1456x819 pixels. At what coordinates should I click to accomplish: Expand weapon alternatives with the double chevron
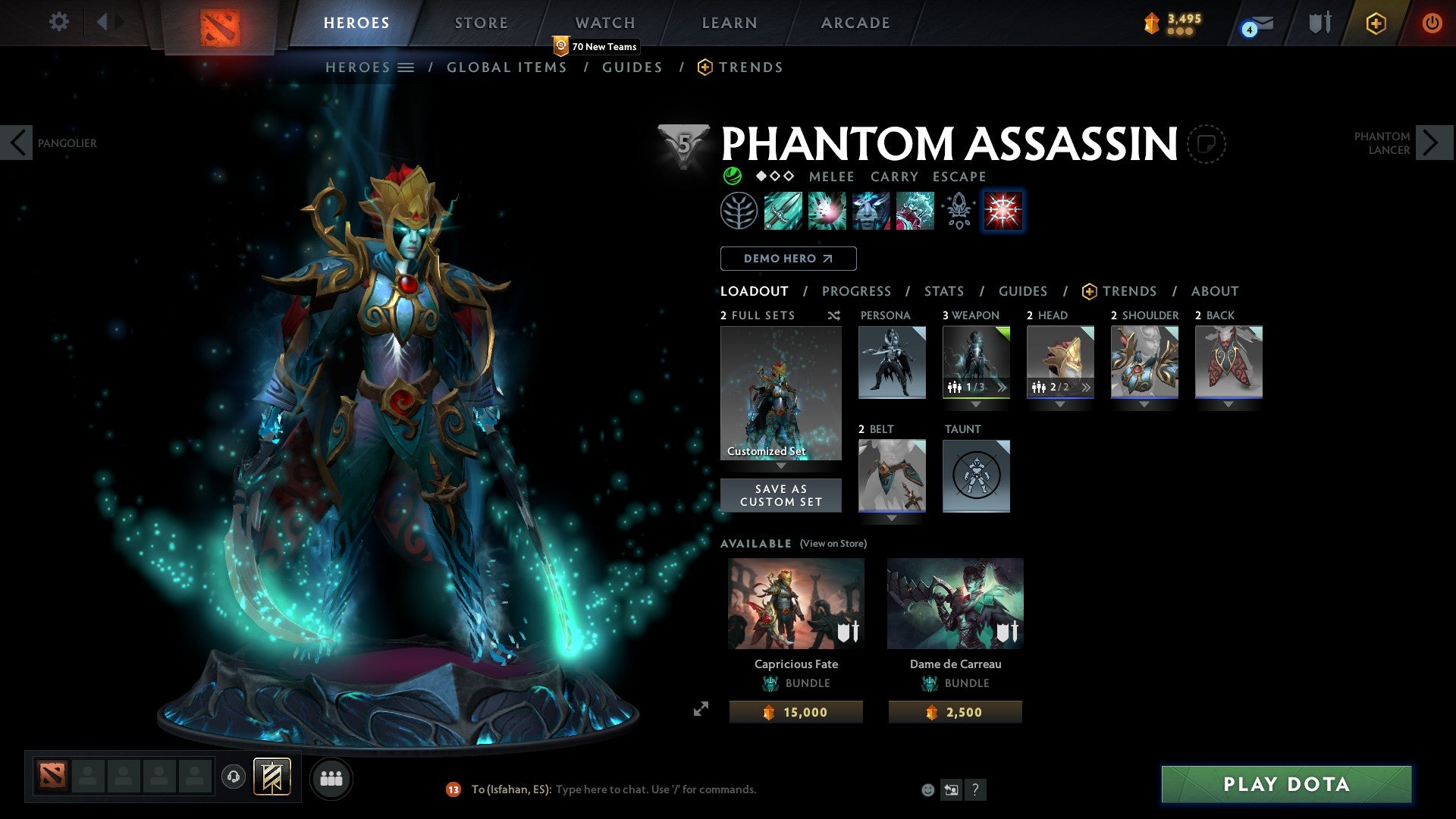[1003, 388]
